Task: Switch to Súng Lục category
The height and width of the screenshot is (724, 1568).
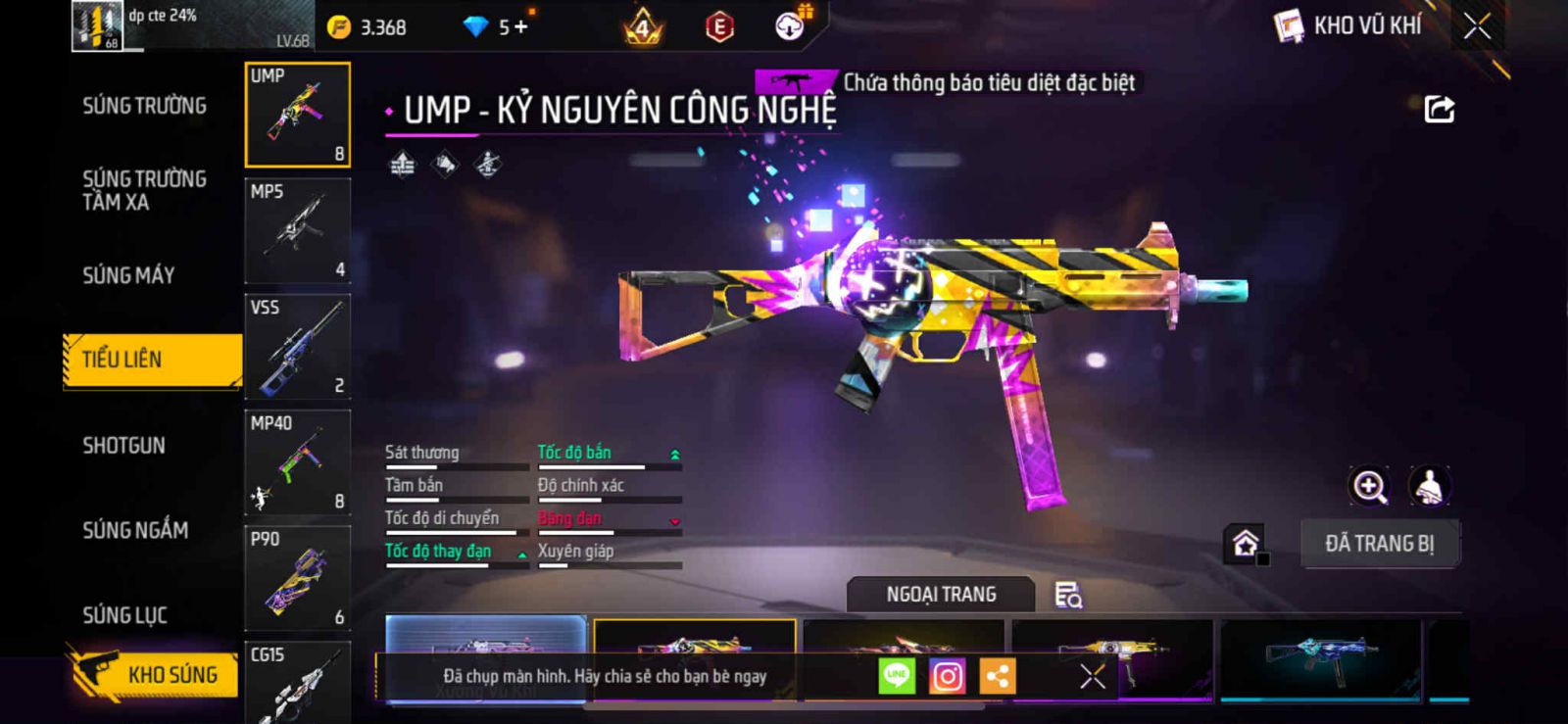Action: tap(124, 615)
